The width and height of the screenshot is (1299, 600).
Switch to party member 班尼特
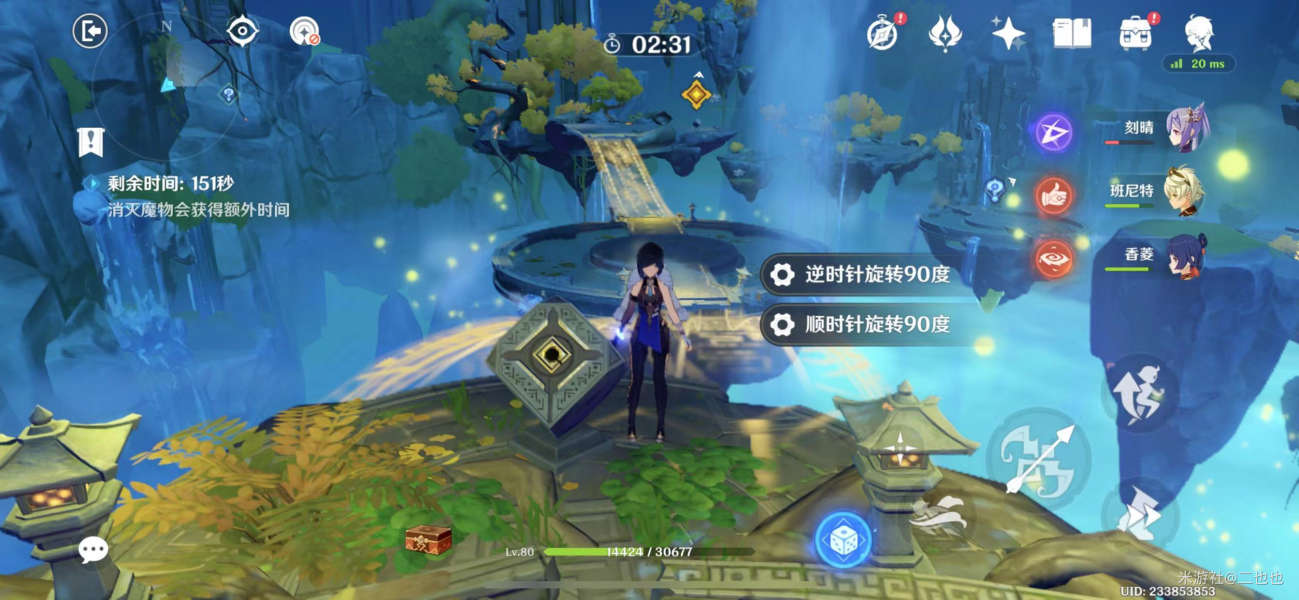tap(1186, 191)
